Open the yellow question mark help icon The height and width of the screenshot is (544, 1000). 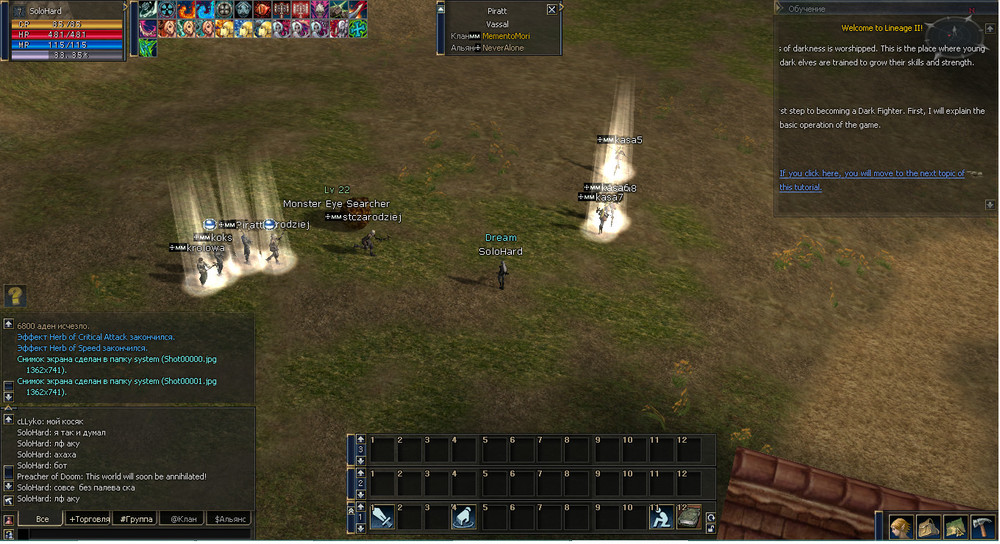(15, 296)
